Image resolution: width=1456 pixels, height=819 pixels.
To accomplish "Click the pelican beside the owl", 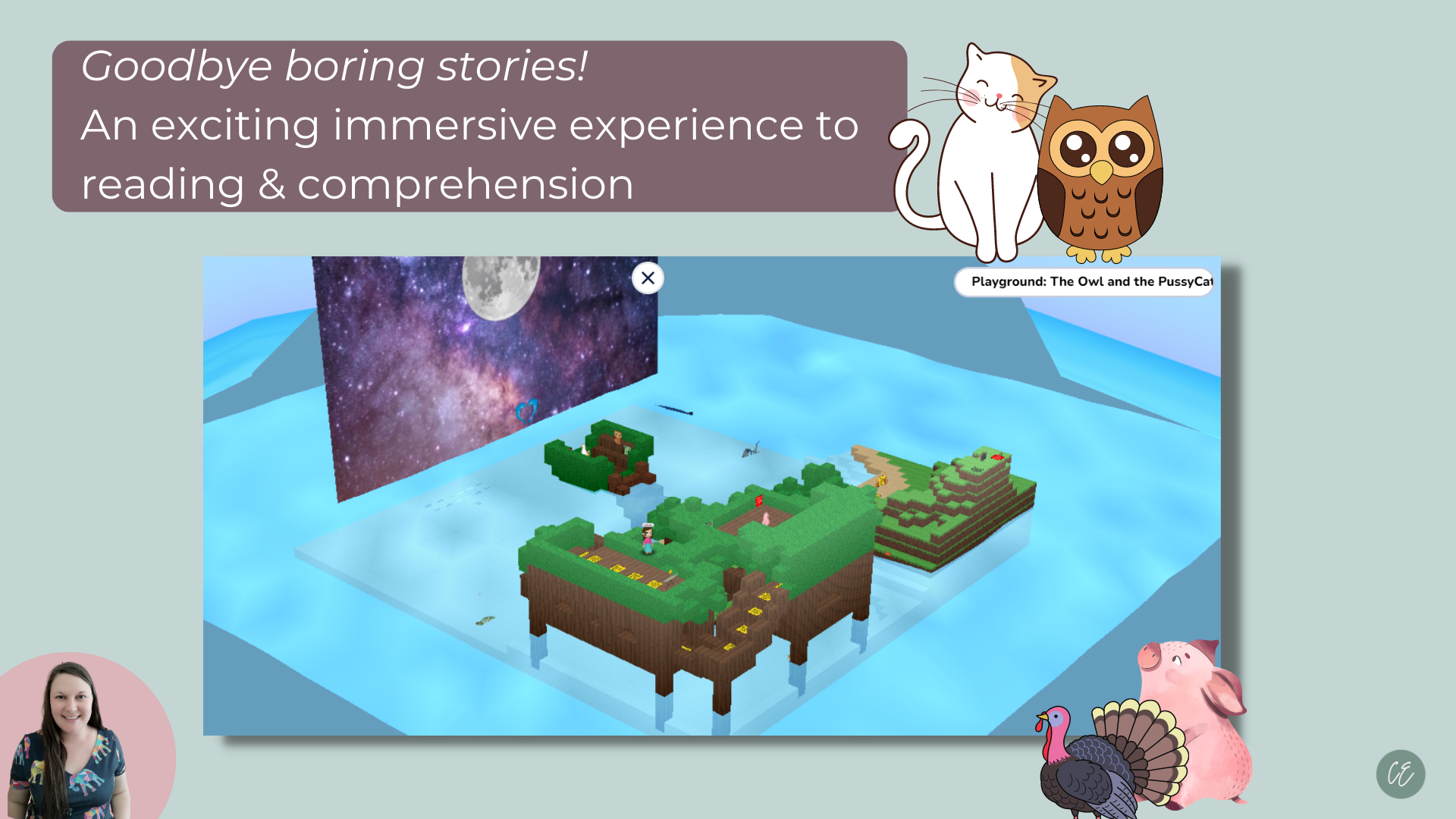I will 584,449.
